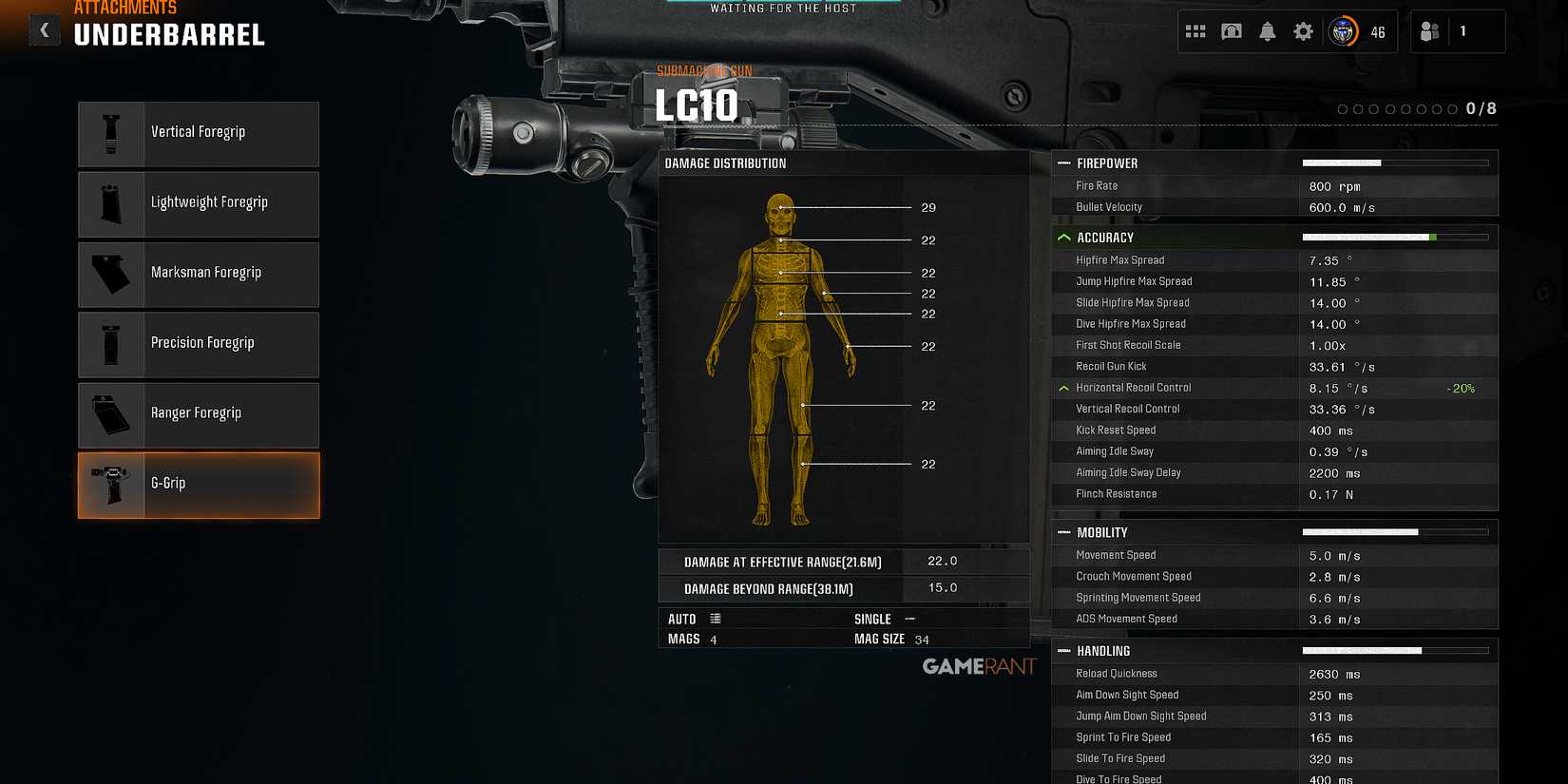Open the notifications bell
The height and width of the screenshot is (784, 1568).
[1267, 31]
